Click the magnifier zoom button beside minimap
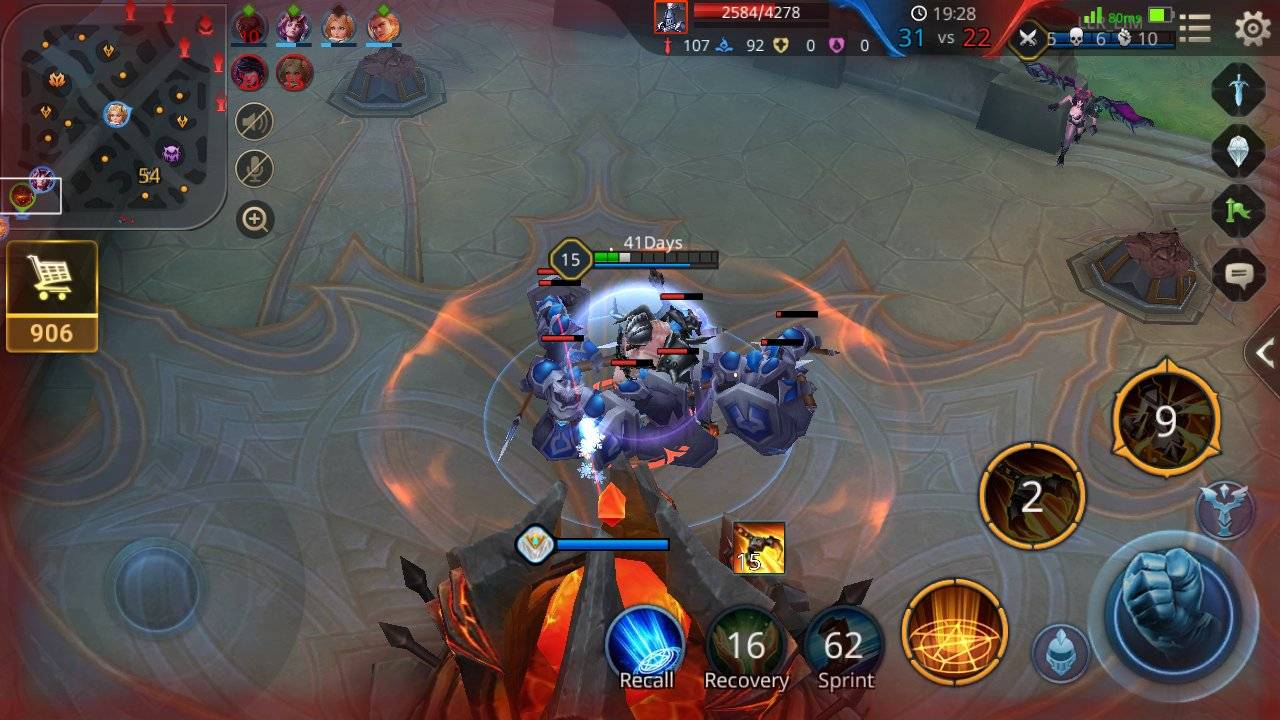Screen dimensions: 1280x720 (255, 219)
